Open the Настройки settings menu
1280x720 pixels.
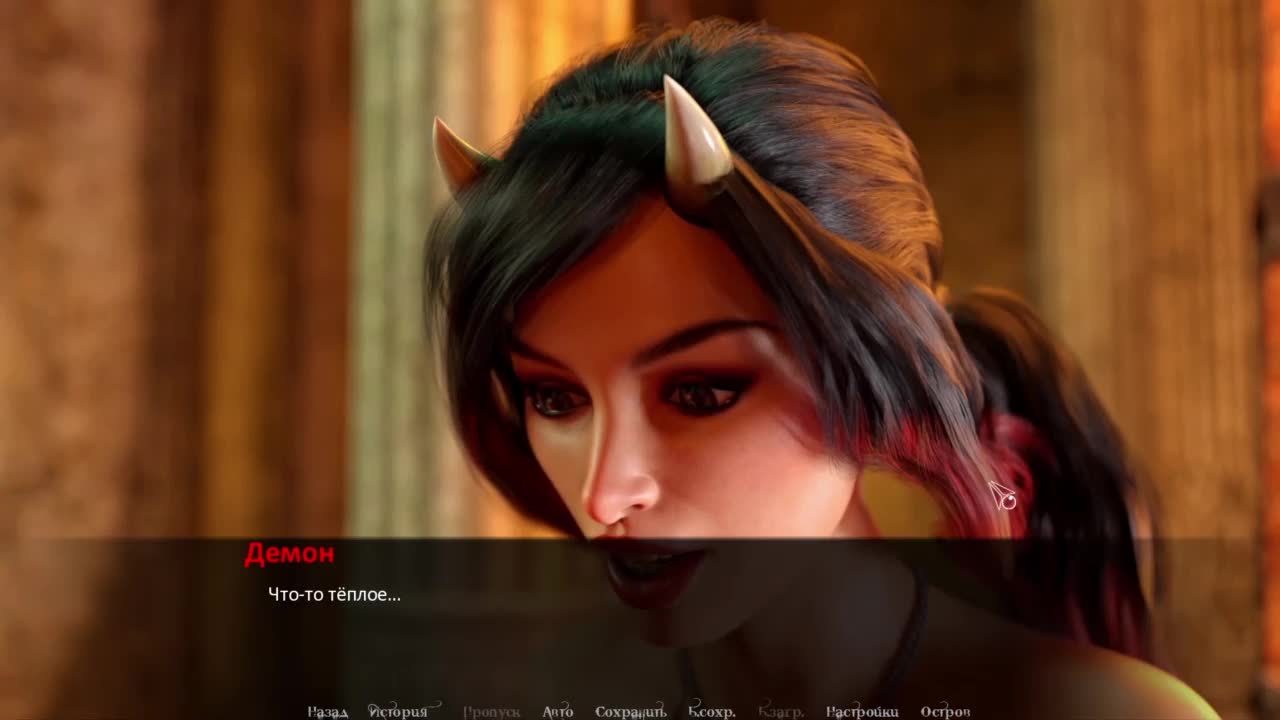(x=861, y=711)
